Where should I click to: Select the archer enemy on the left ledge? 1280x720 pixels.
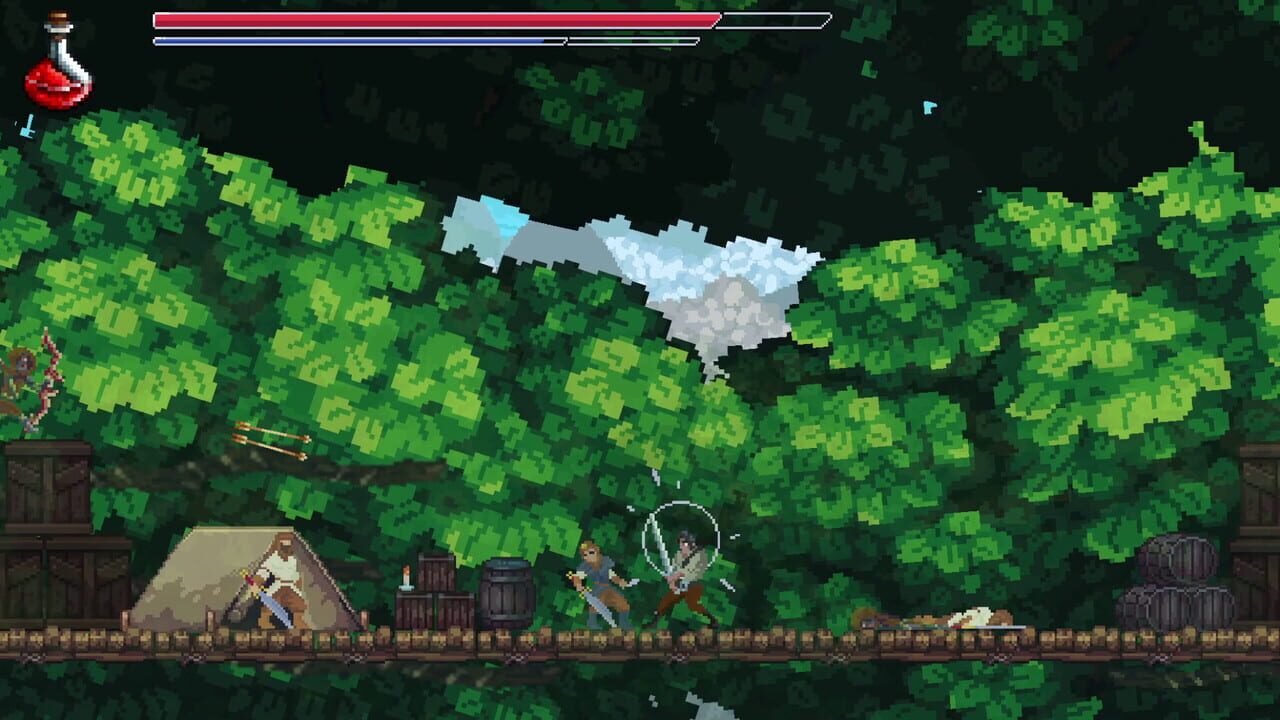[x=20, y=380]
